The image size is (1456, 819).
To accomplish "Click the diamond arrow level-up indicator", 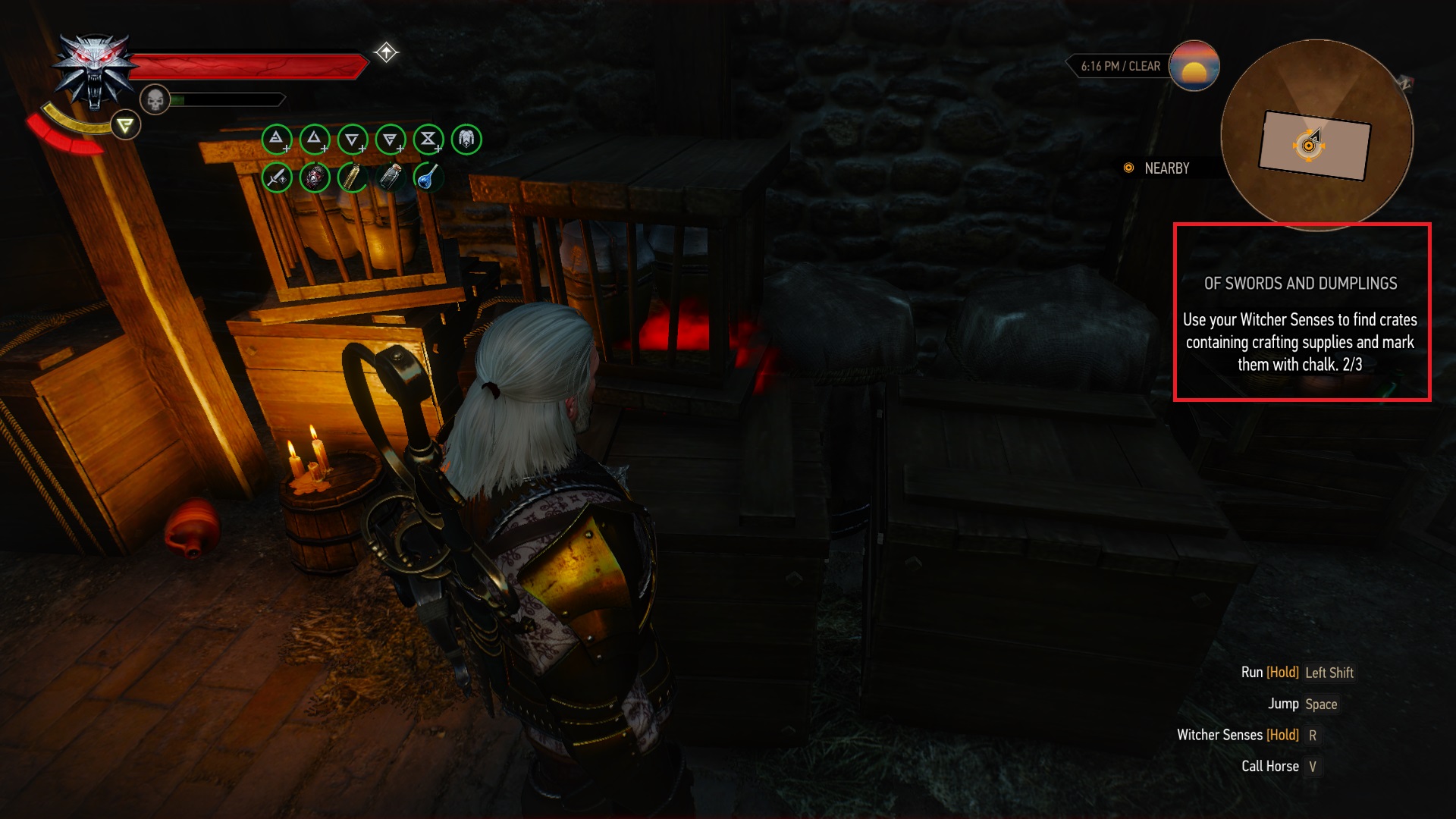I will (x=386, y=52).
